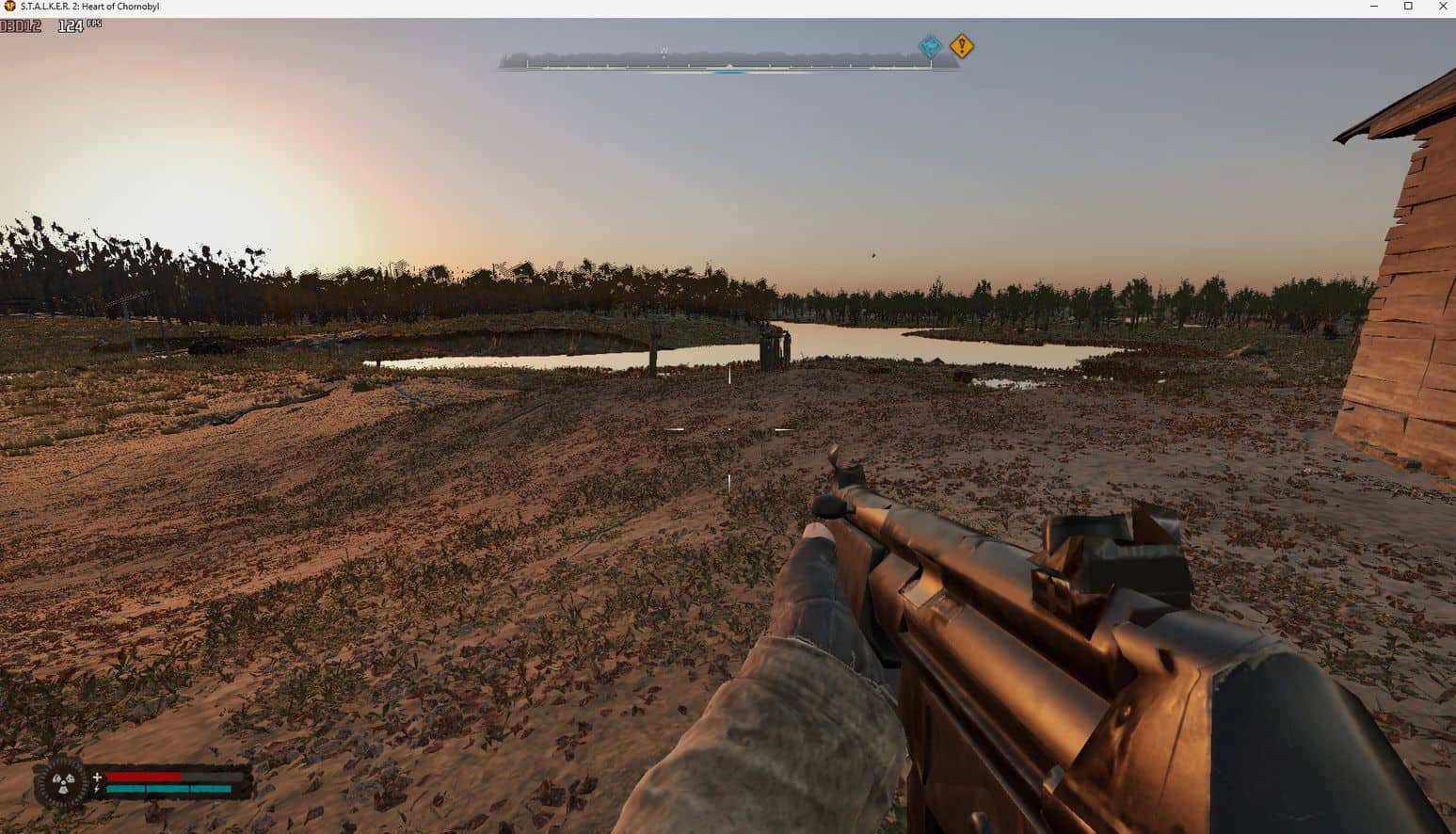
Task: Close the game window
Action: click(x=1443, y=7)
